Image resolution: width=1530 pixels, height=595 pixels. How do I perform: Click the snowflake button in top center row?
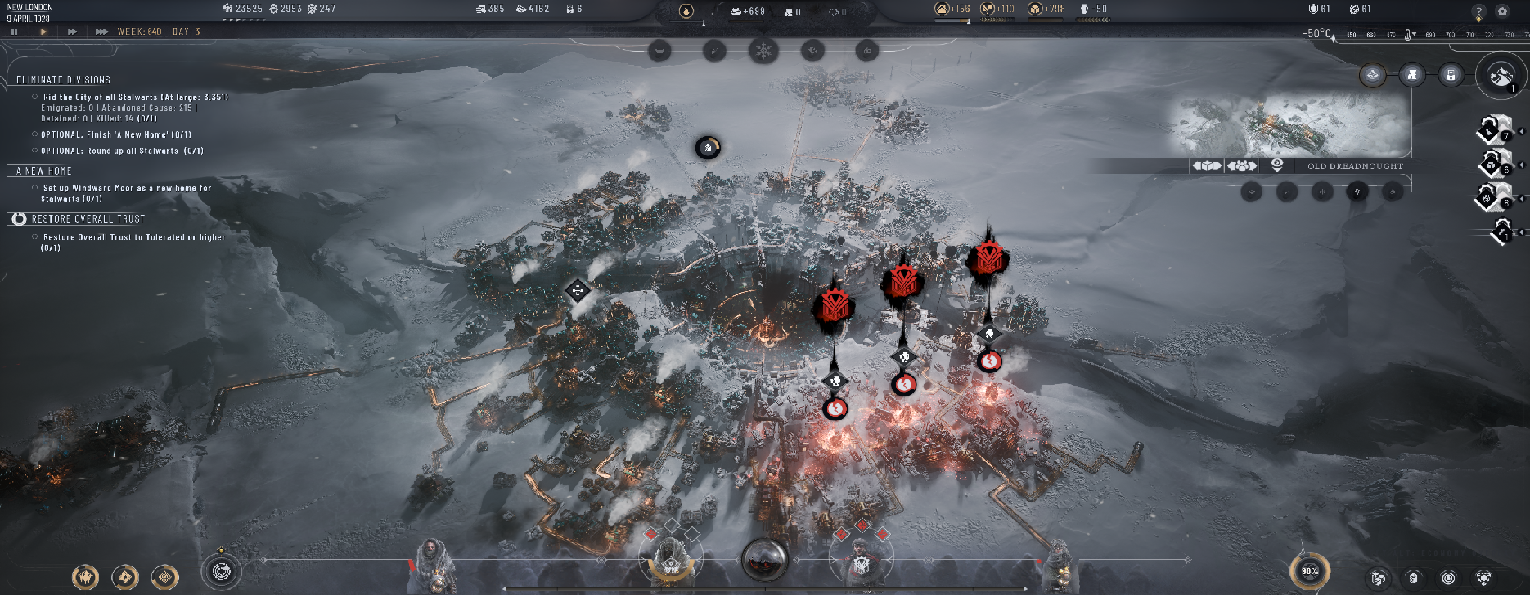coord(763,49)
